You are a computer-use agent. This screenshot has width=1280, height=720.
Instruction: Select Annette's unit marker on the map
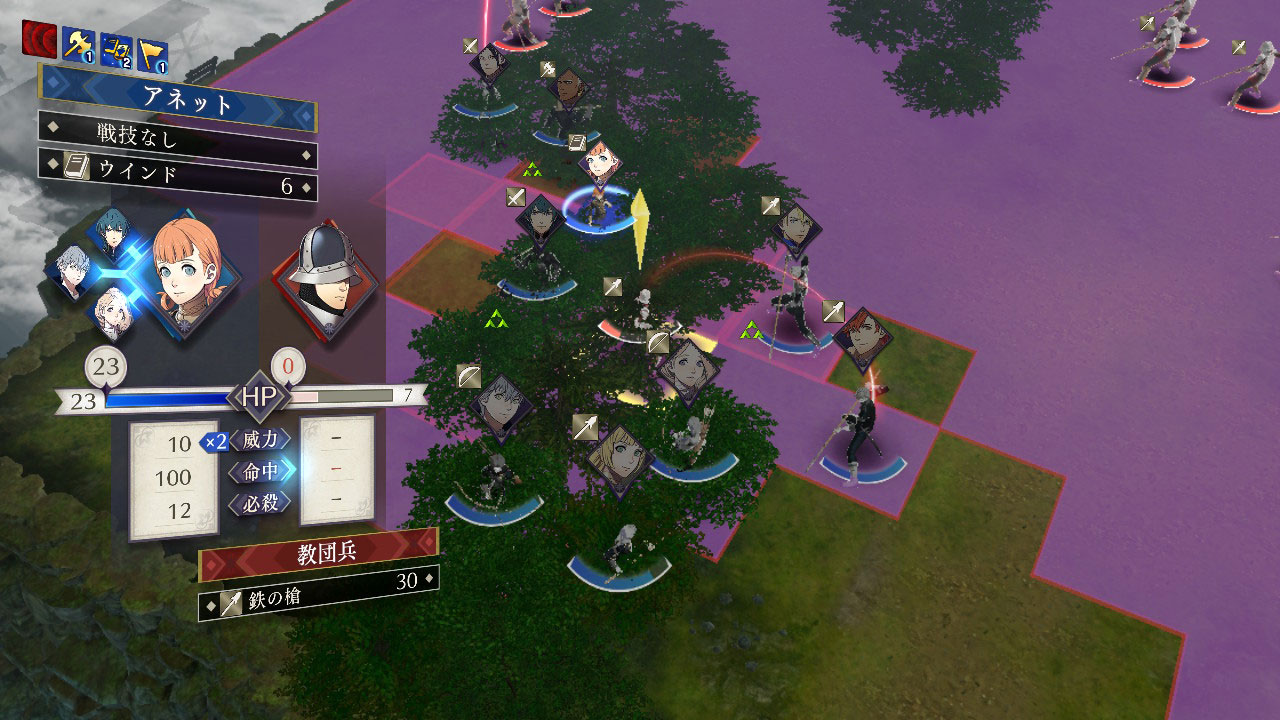click(600, 165)
